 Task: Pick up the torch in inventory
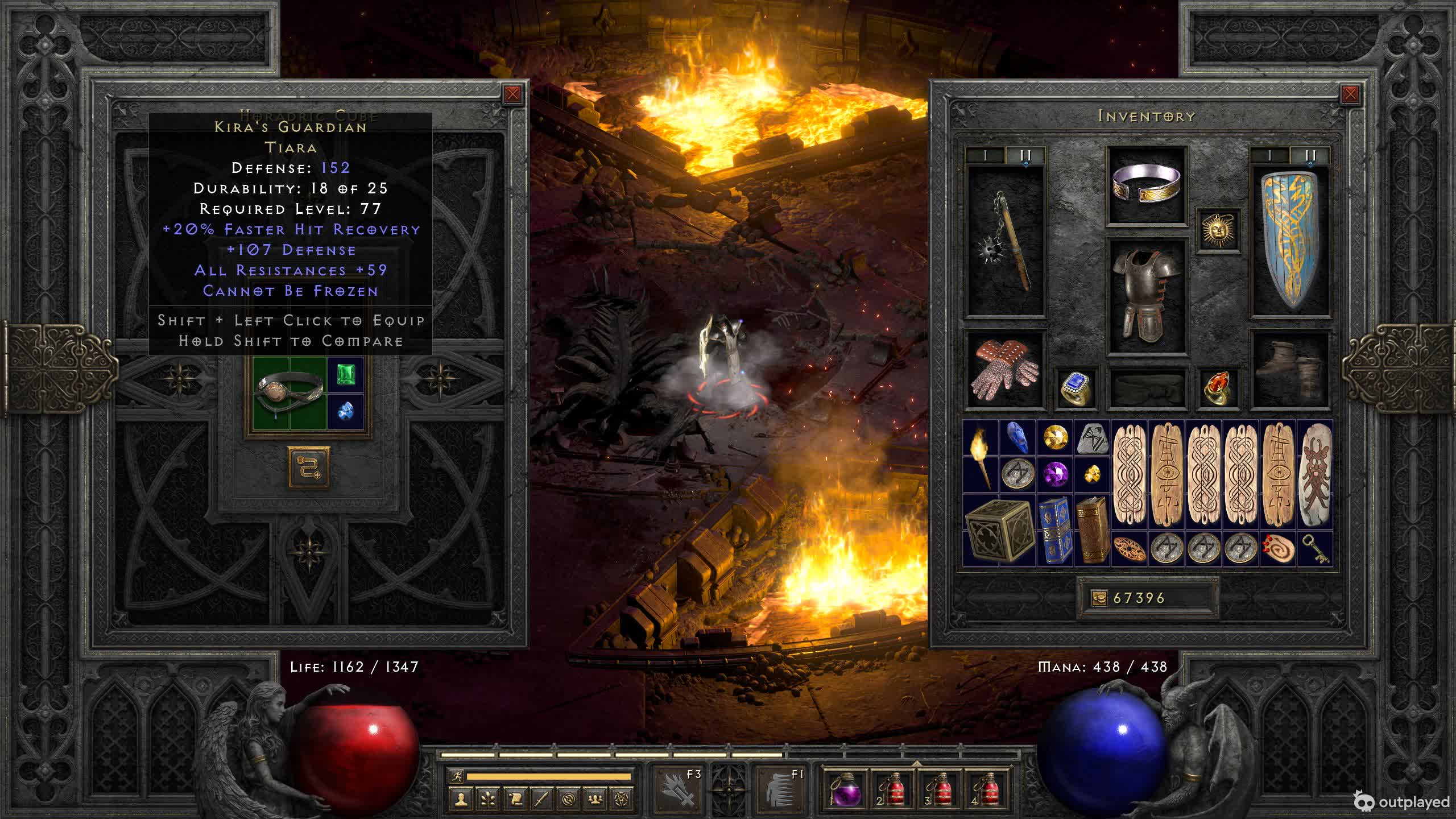point(981,456)
